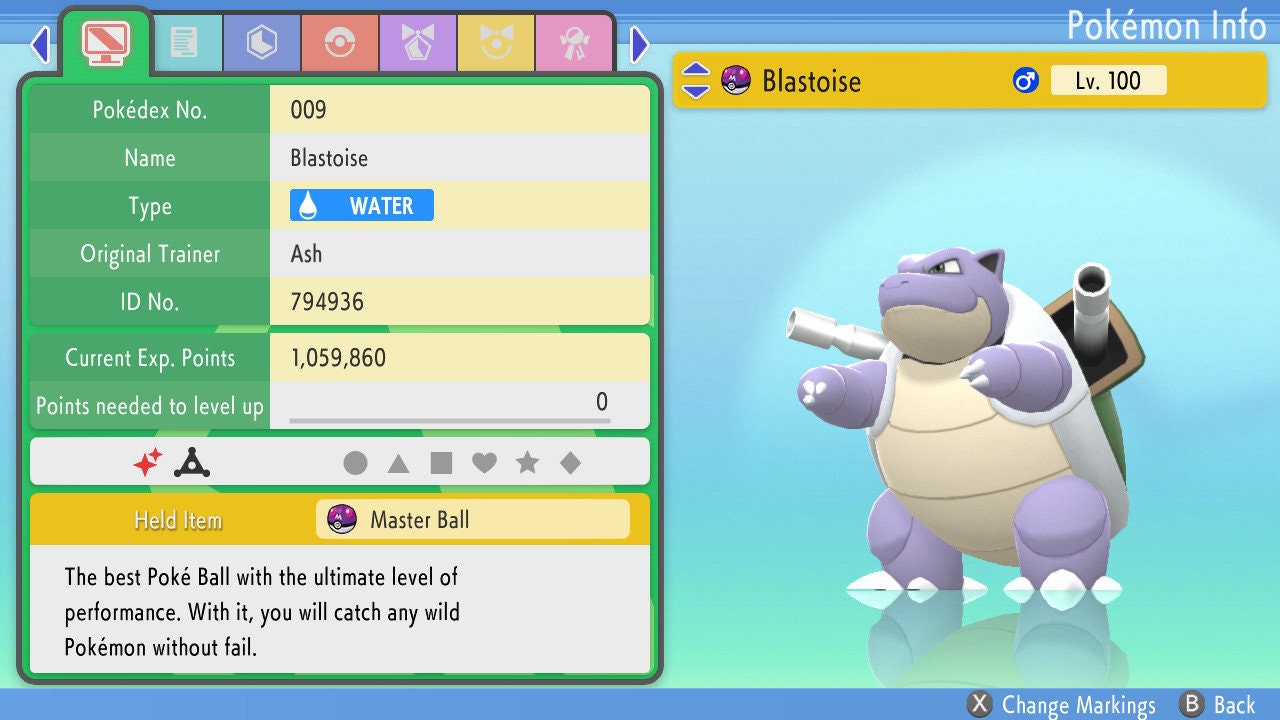Screen dimensions: 1280x720
Task: Click the left page navigation arrow
Action: [x=38, y=45]
